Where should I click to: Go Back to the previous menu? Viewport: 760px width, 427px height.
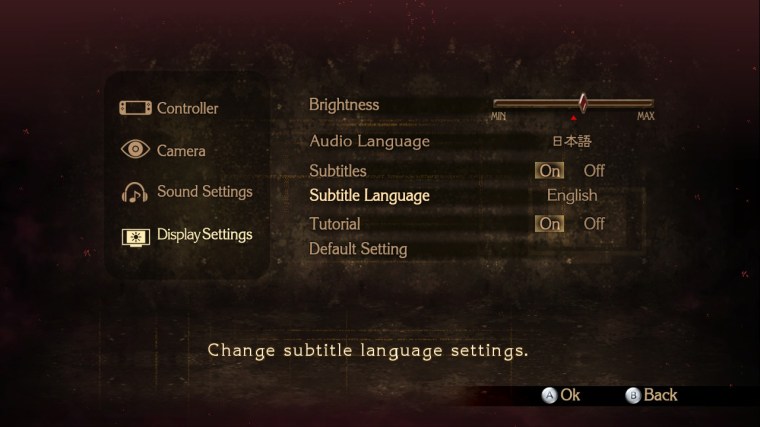point(652,395)
